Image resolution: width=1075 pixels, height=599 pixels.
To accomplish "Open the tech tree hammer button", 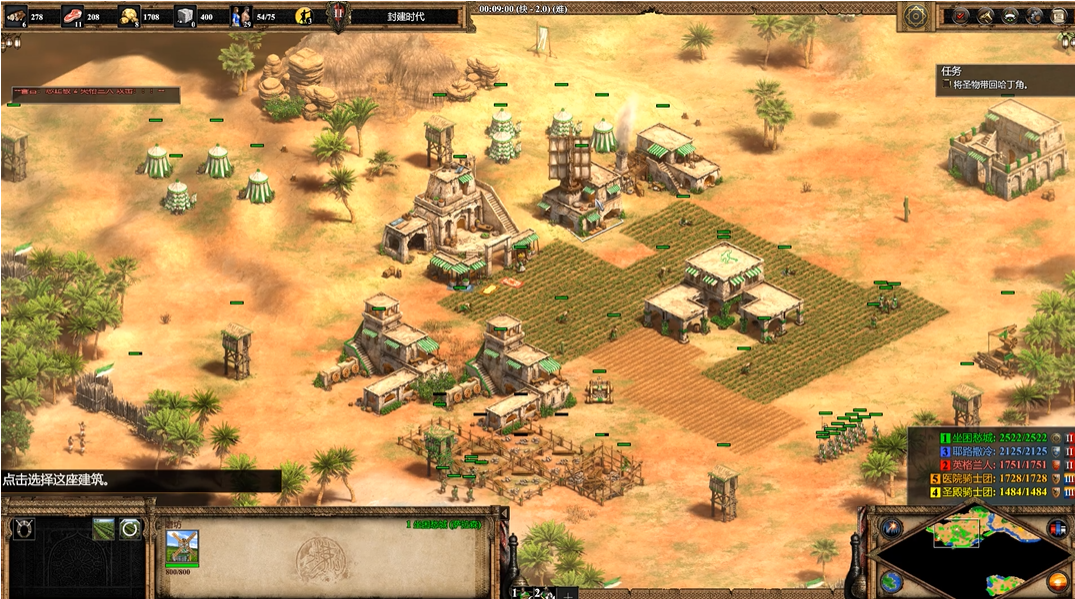I will point(986,16).
